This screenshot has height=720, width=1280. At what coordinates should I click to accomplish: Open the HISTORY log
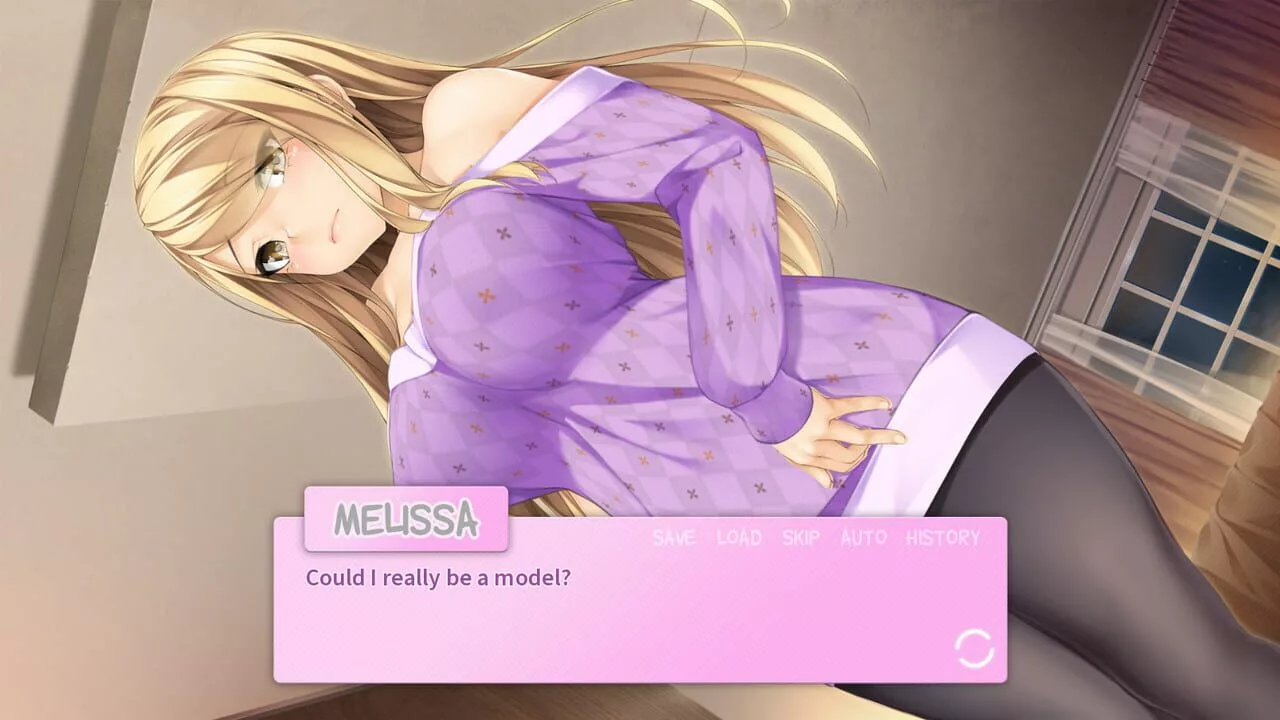pos(941,538)
